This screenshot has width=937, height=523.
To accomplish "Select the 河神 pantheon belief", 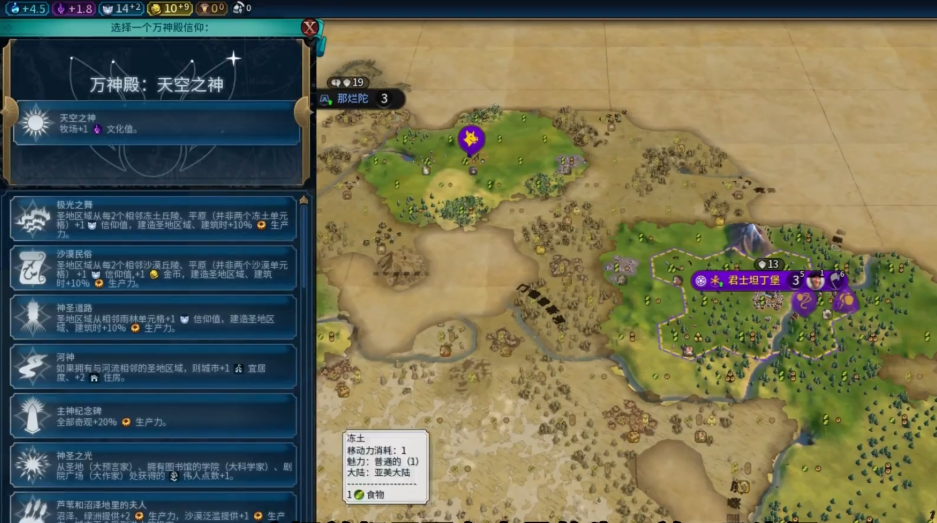I will tap(153, 366).
